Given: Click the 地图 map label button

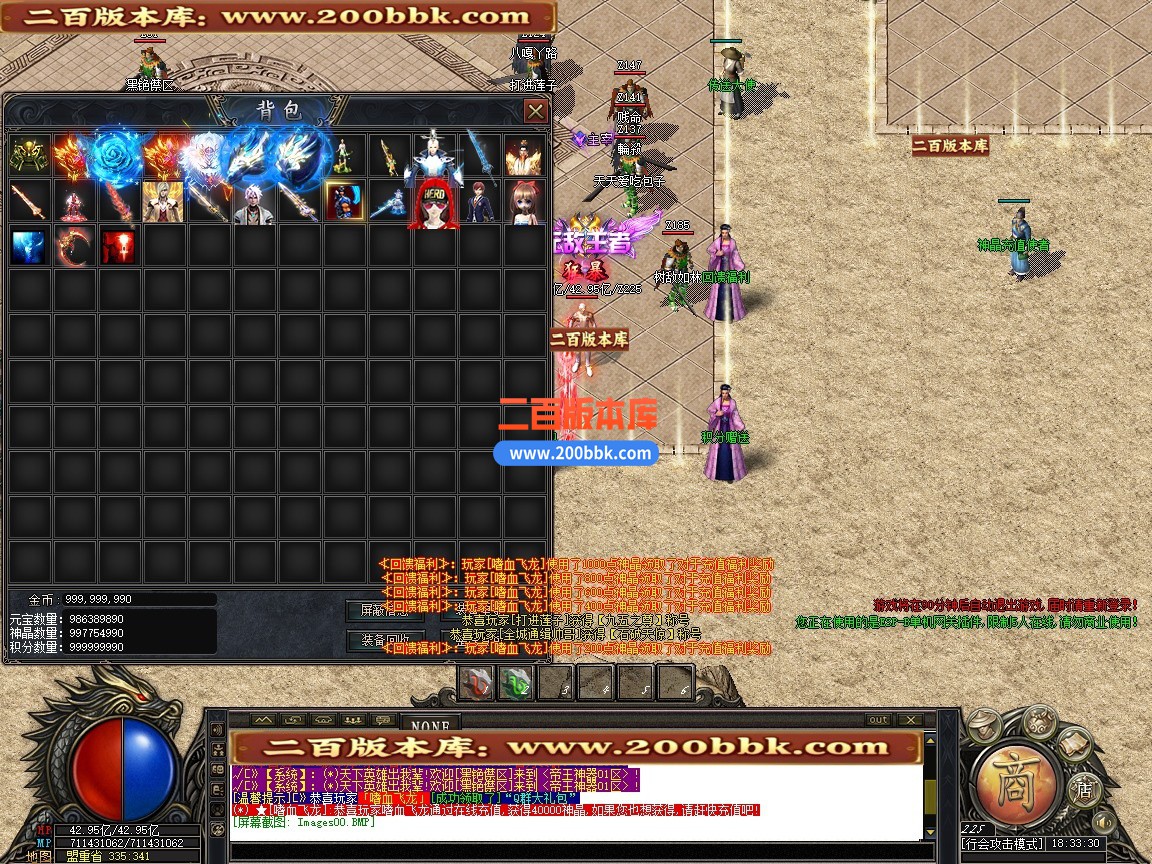Looking at the screenshot, I should (39, 856).
